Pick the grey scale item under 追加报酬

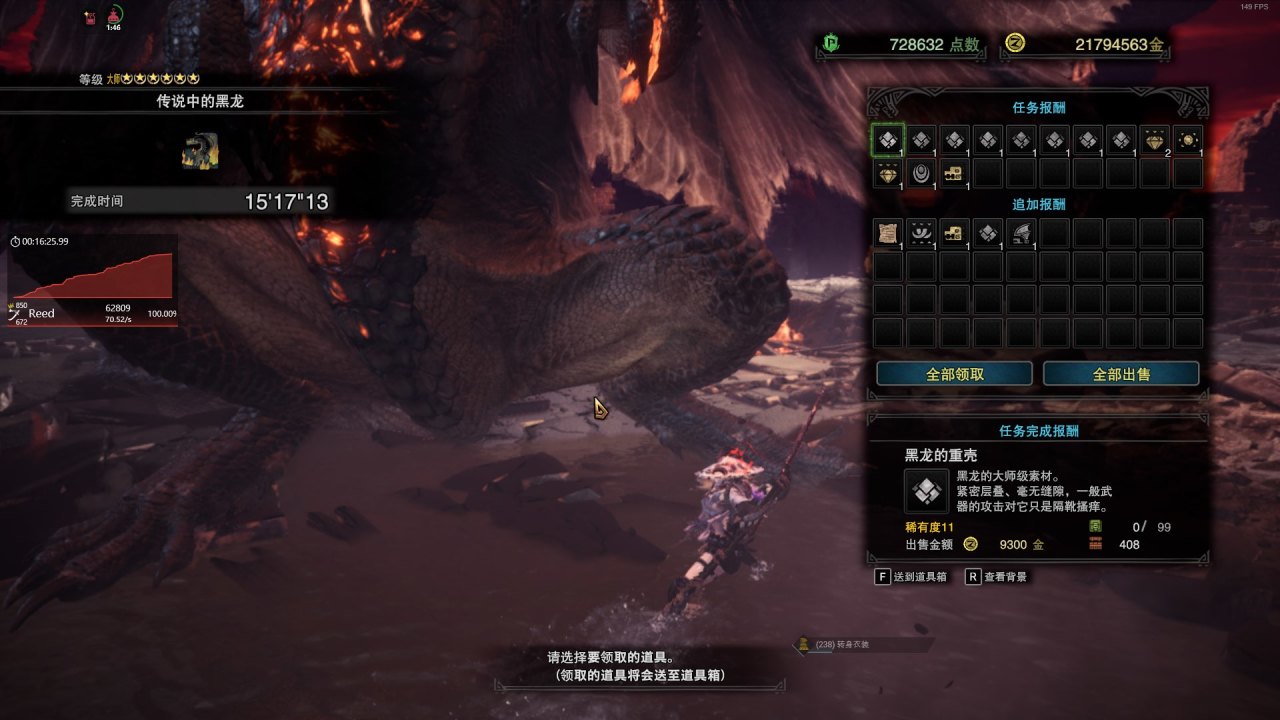[x=988, y=233]
